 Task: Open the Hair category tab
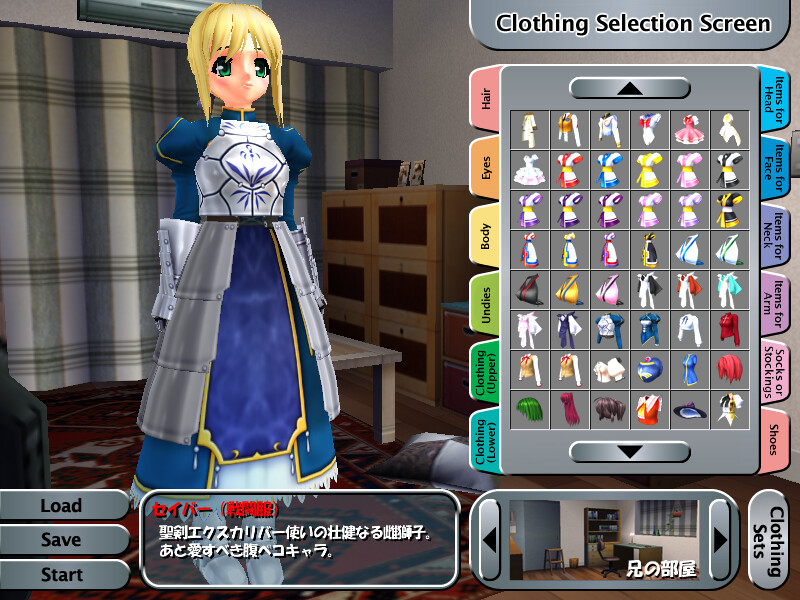pyautogui.click(x=485, y=100)
